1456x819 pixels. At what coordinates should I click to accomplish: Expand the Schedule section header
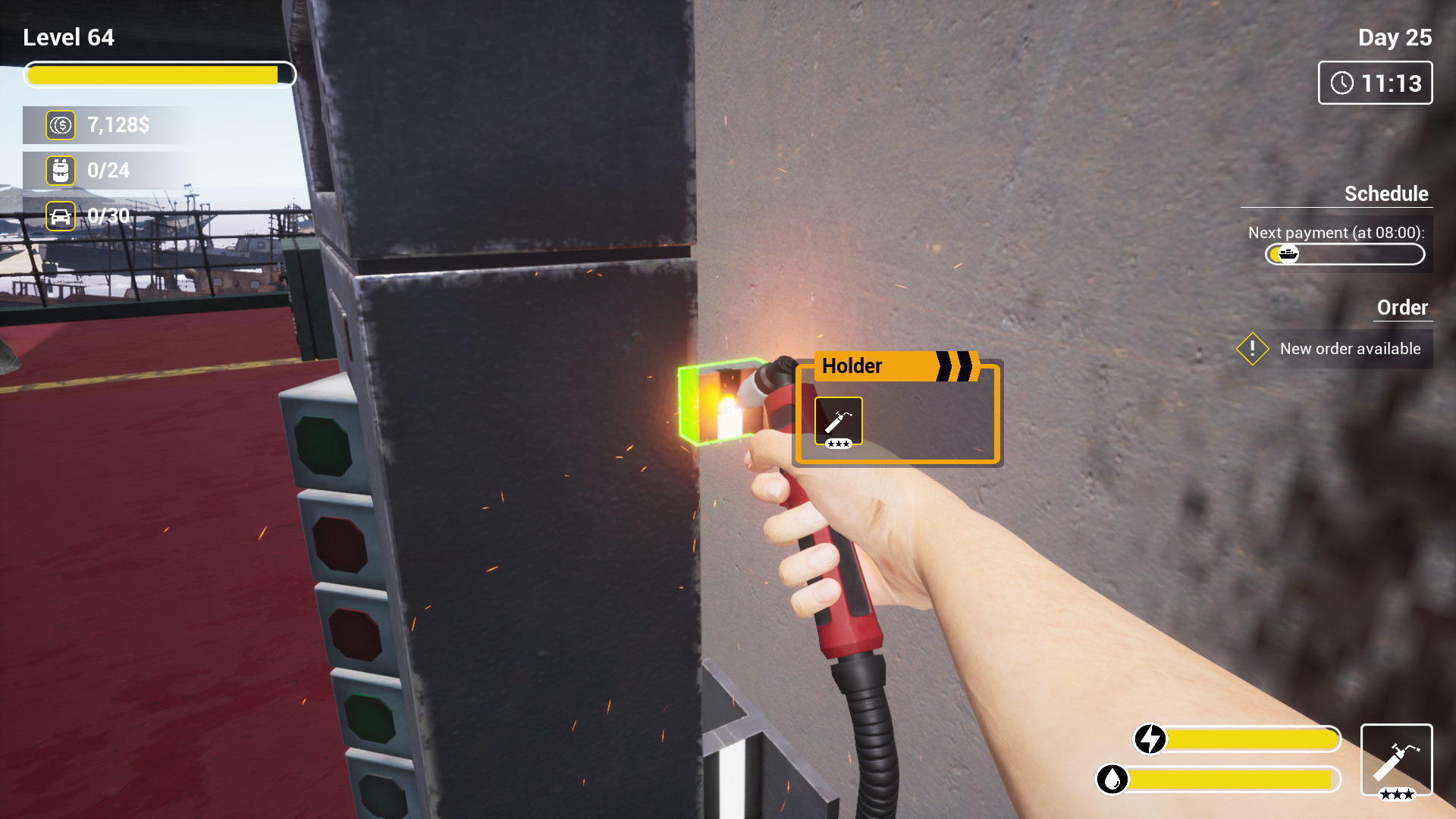point(1386,194)
